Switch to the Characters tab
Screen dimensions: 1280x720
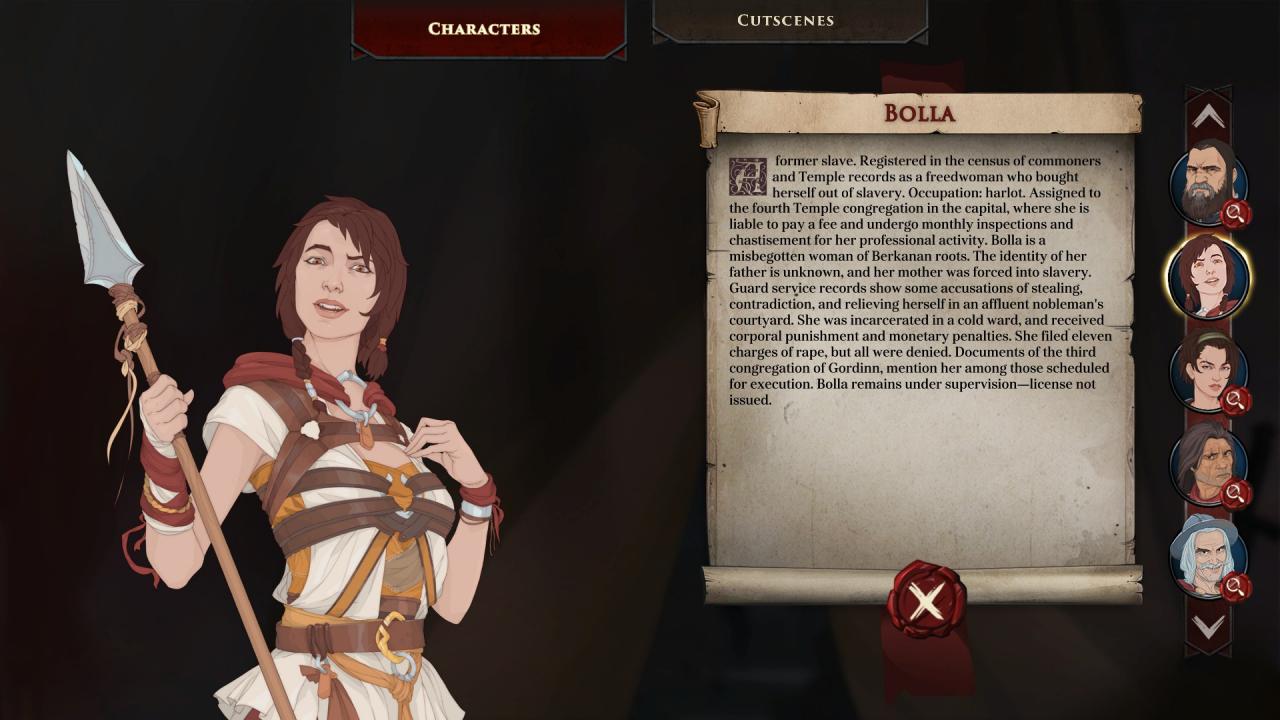tap(484, 29)
